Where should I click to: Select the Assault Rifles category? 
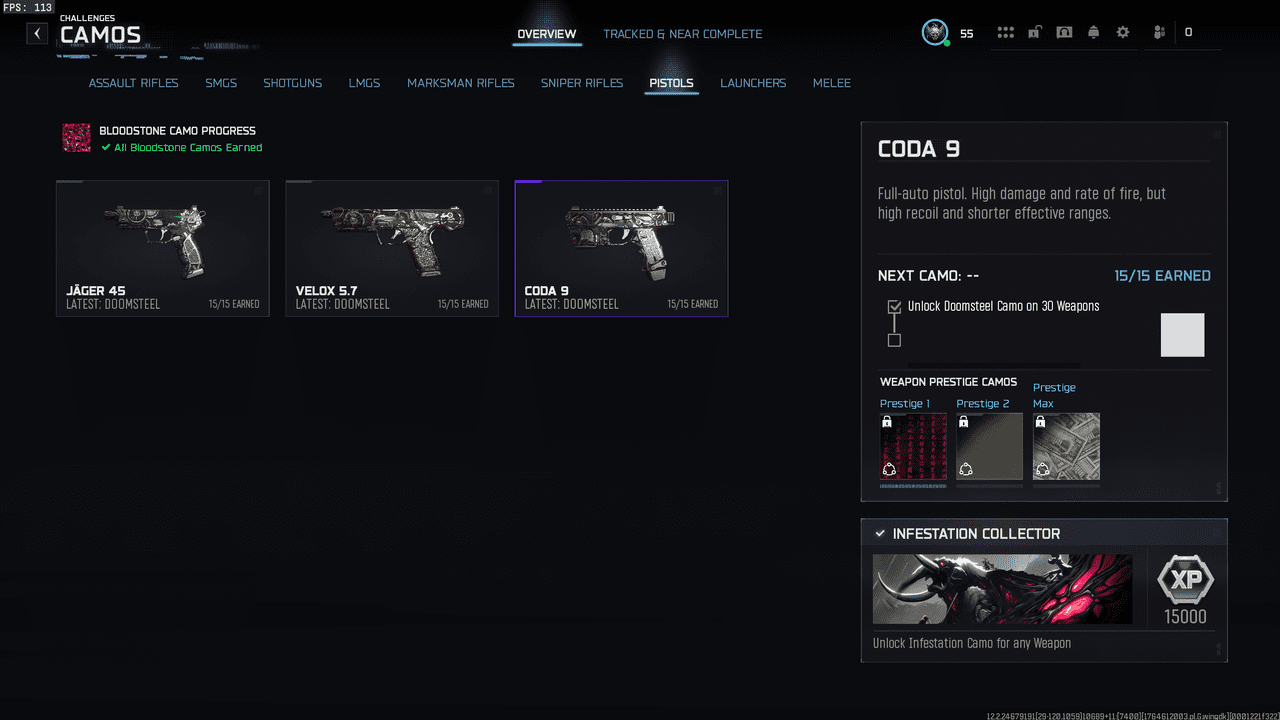[133, 83]
